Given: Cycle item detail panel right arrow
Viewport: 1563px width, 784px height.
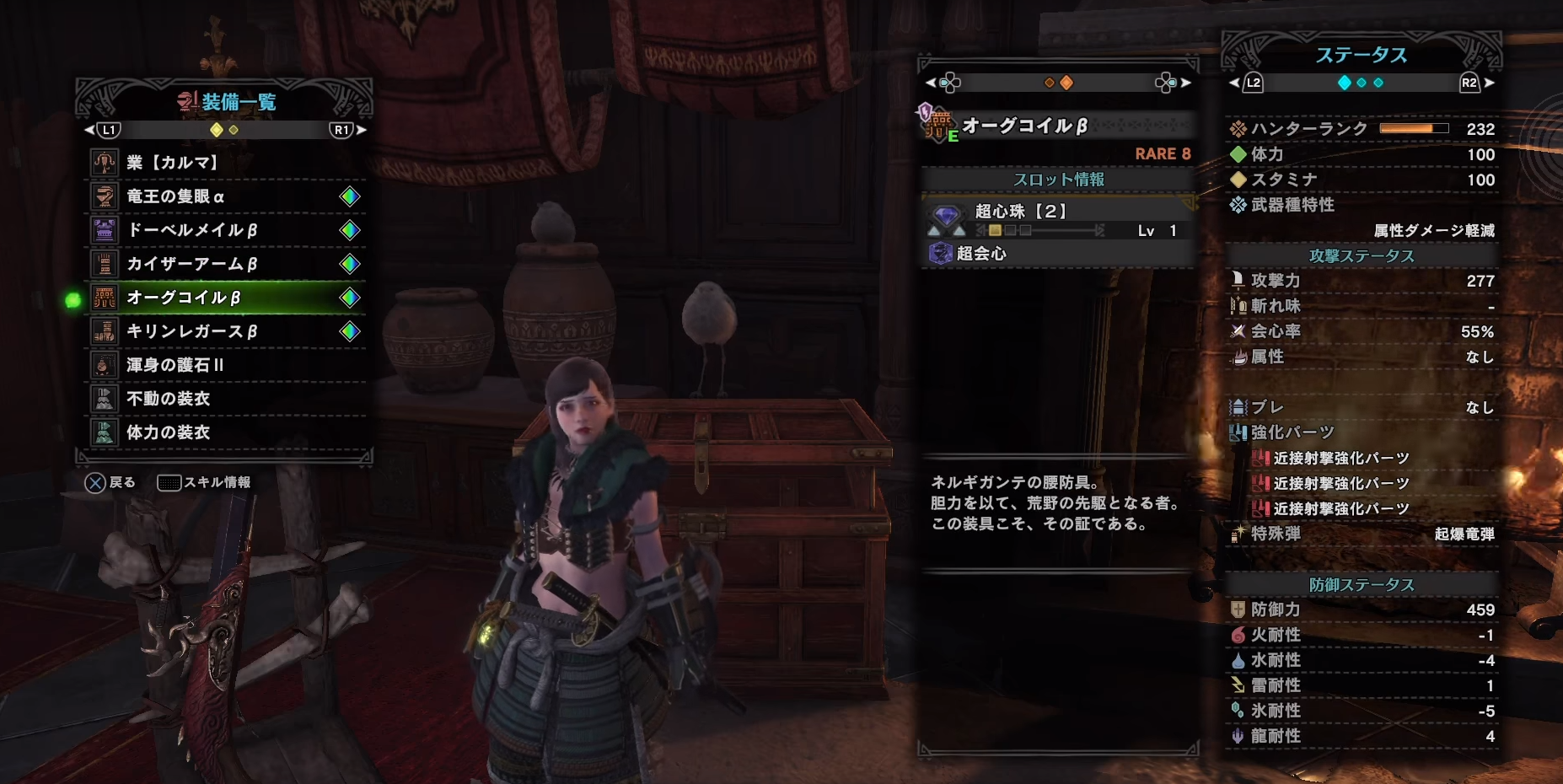Looking at the screenshot, I should click(x=1186, y=83).
